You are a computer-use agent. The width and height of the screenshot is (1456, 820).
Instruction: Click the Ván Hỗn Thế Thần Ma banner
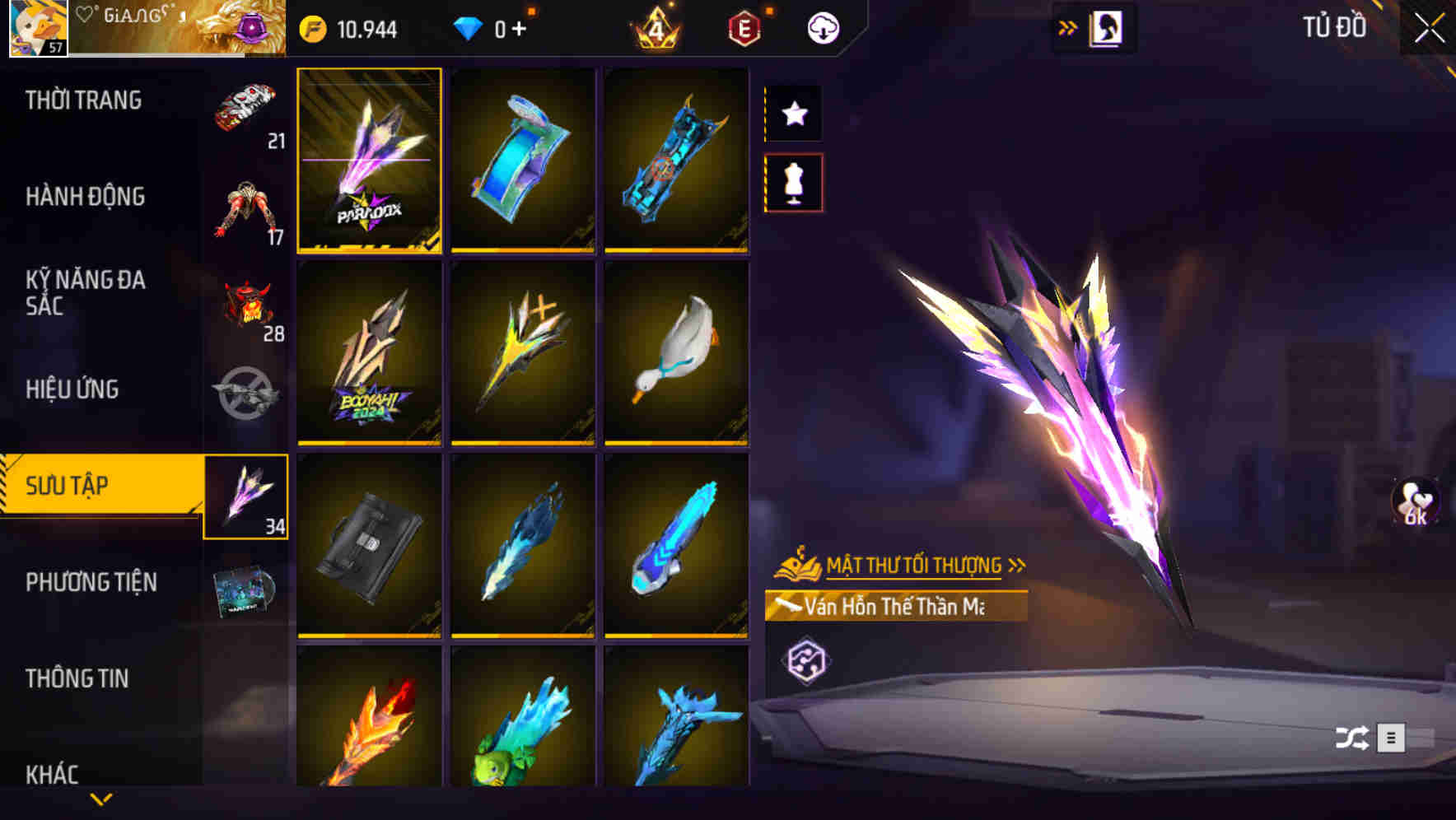pyautogui.click(x=894, y=607)
